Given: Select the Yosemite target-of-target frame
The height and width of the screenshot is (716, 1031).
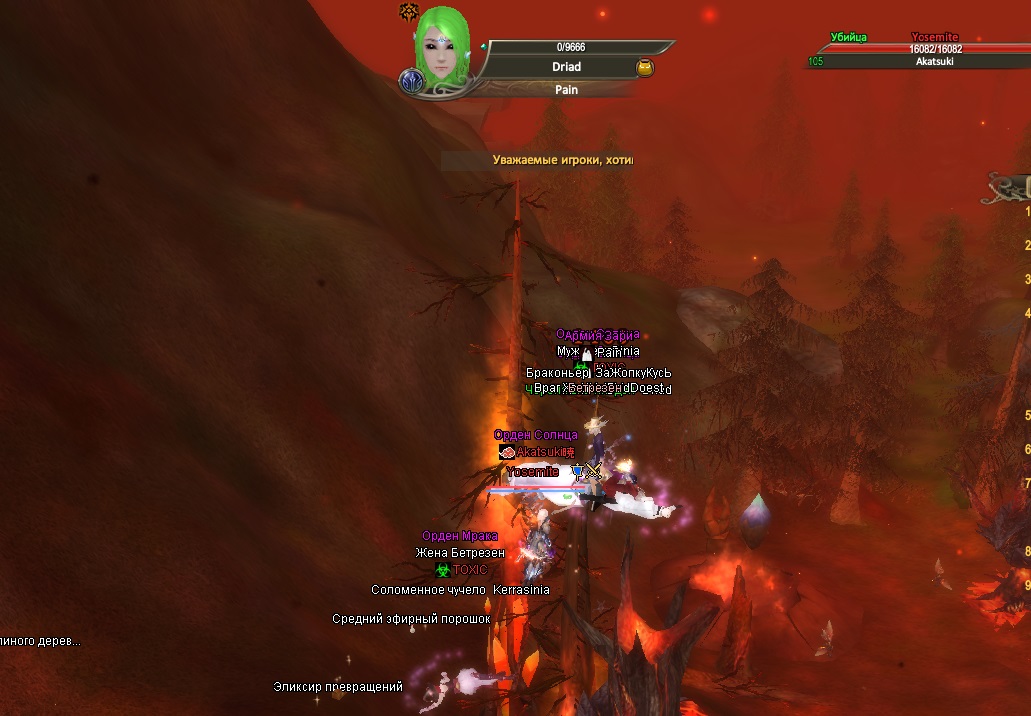Looking at the screenshot, I should [935, 49].
